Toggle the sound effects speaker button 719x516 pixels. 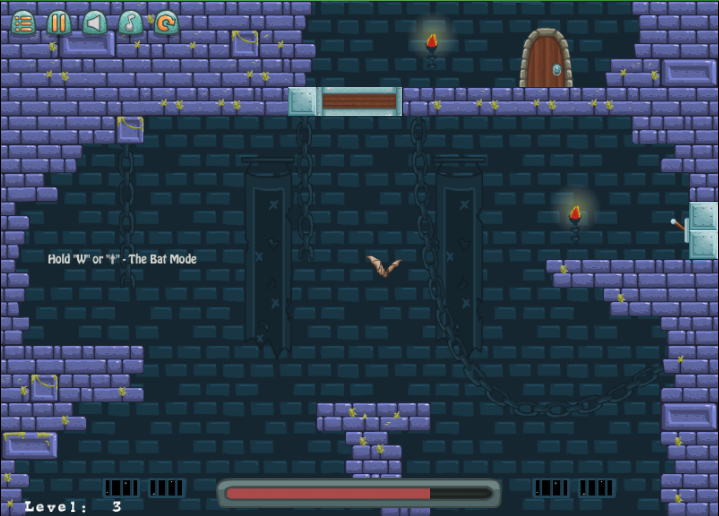[95, 22]
